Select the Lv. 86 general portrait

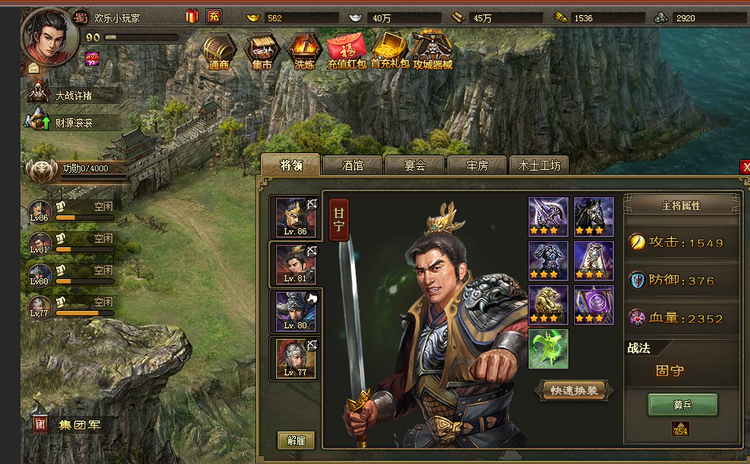click(295, 218)
